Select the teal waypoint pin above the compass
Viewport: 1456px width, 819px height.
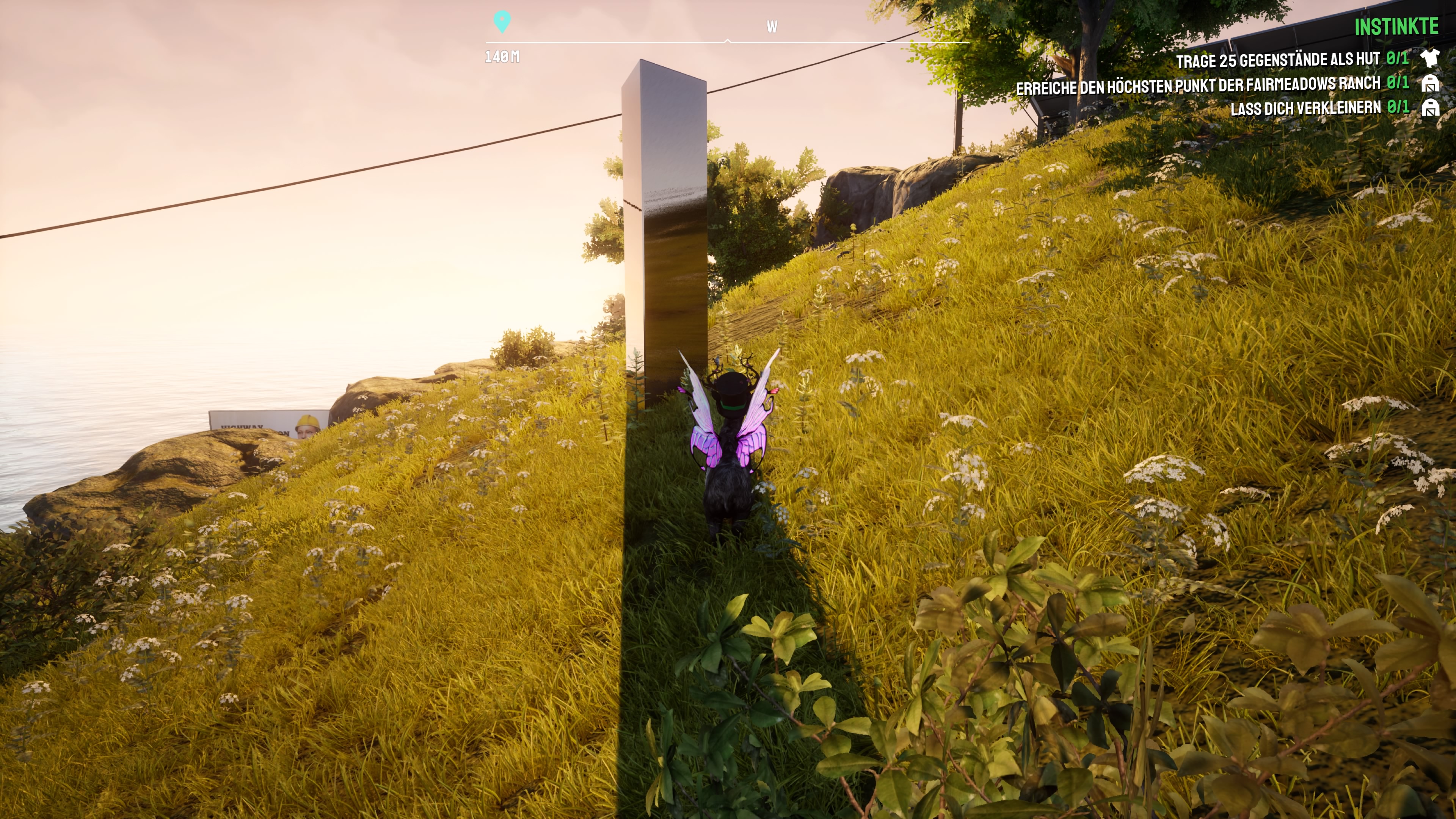pyautogui.click(x=502, y=22)
